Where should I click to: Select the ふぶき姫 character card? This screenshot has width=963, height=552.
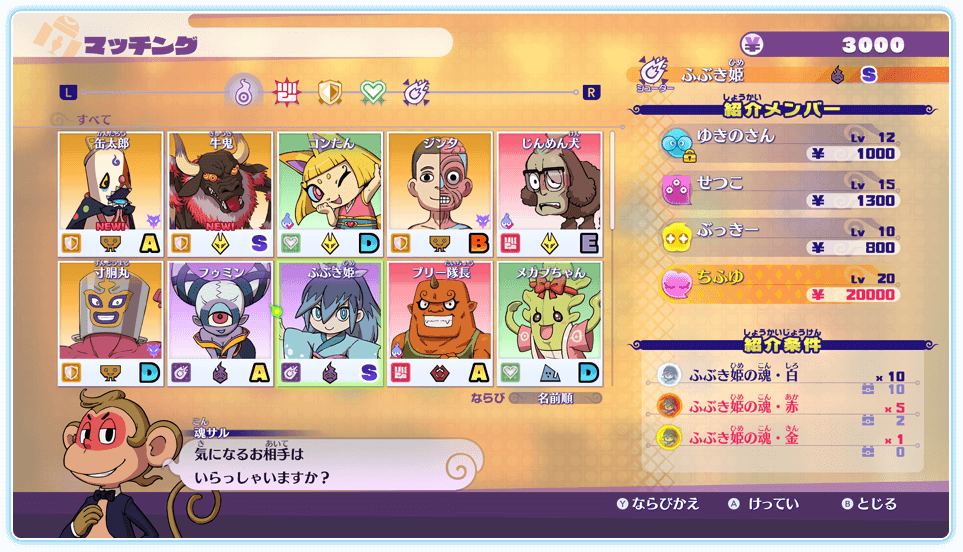point(330,322)
